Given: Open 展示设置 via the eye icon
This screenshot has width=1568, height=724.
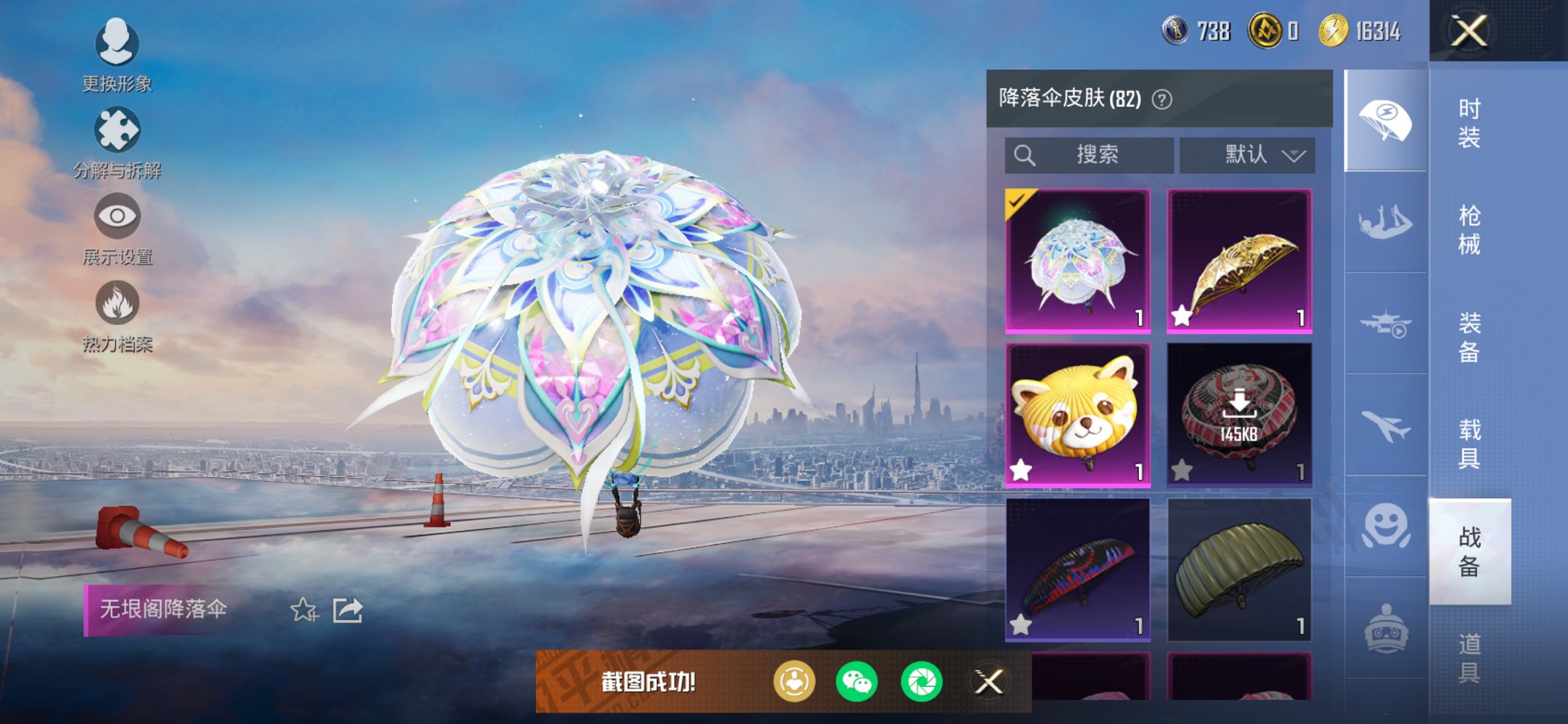Looking at the screenshot, I should click(x=117, y=217).
